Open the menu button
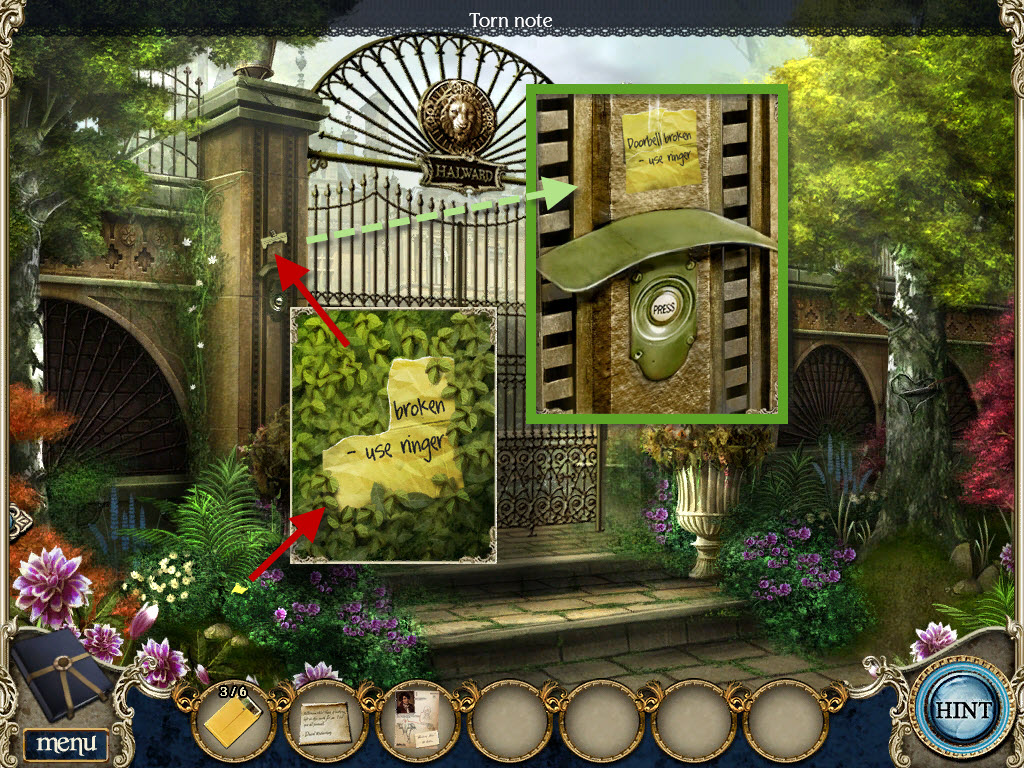1024x768 pixels. (65, 743)
